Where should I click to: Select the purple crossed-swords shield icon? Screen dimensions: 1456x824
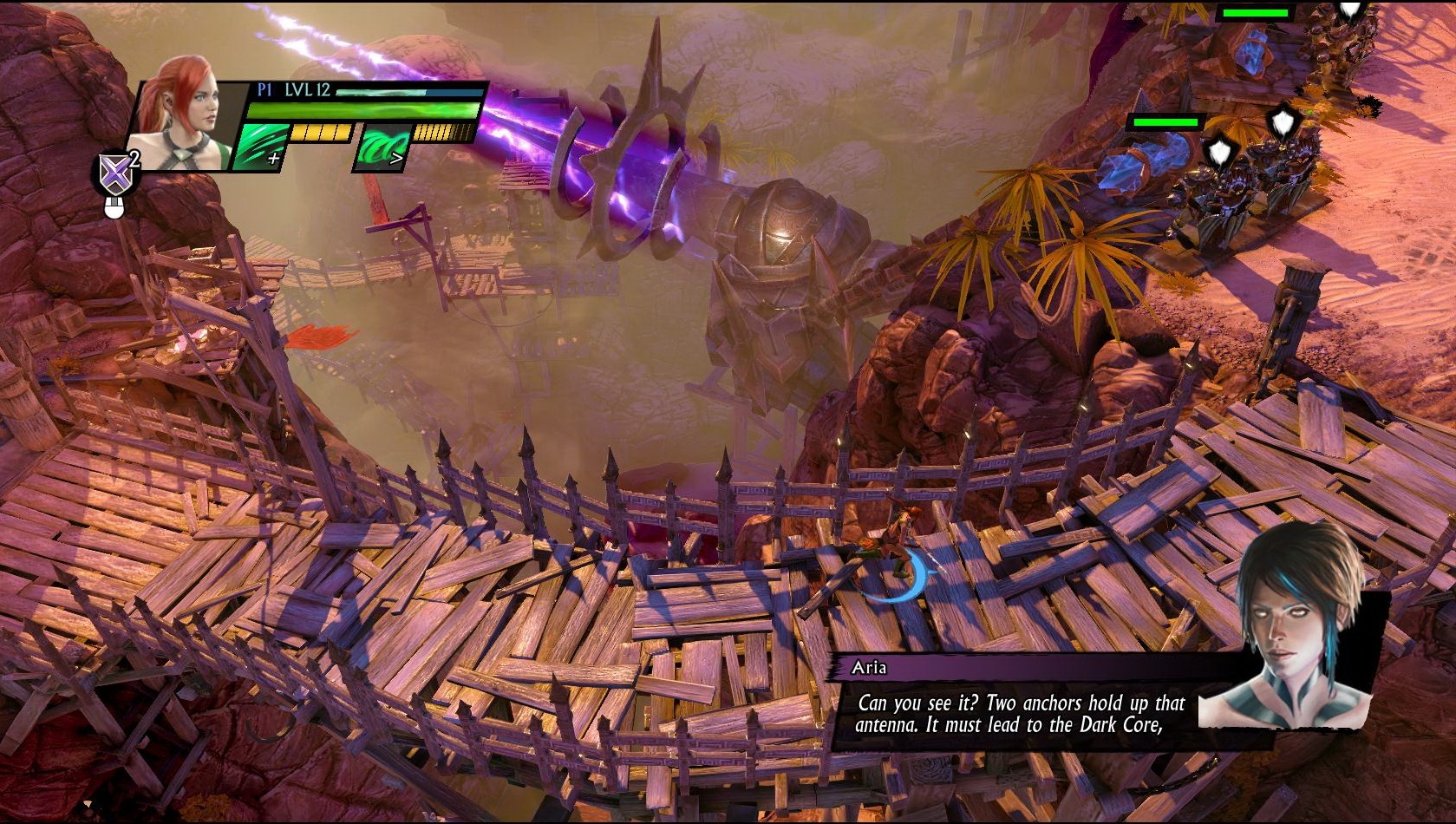[x=115, y=174]
